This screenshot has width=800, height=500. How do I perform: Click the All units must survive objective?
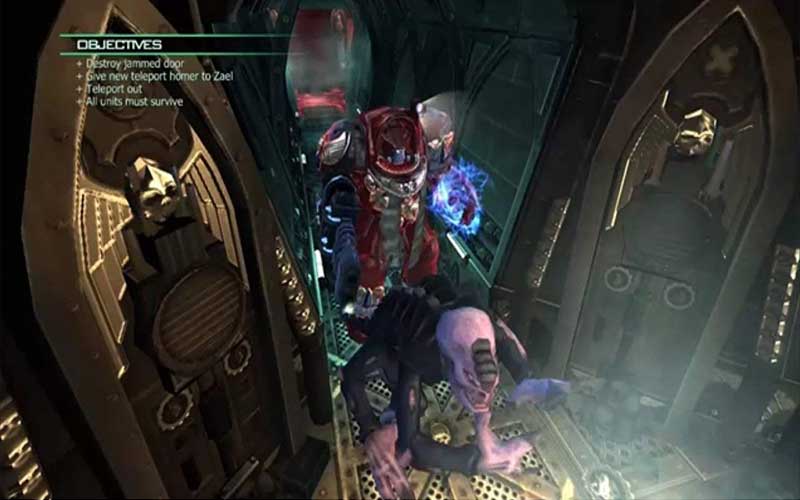point(137,101)
